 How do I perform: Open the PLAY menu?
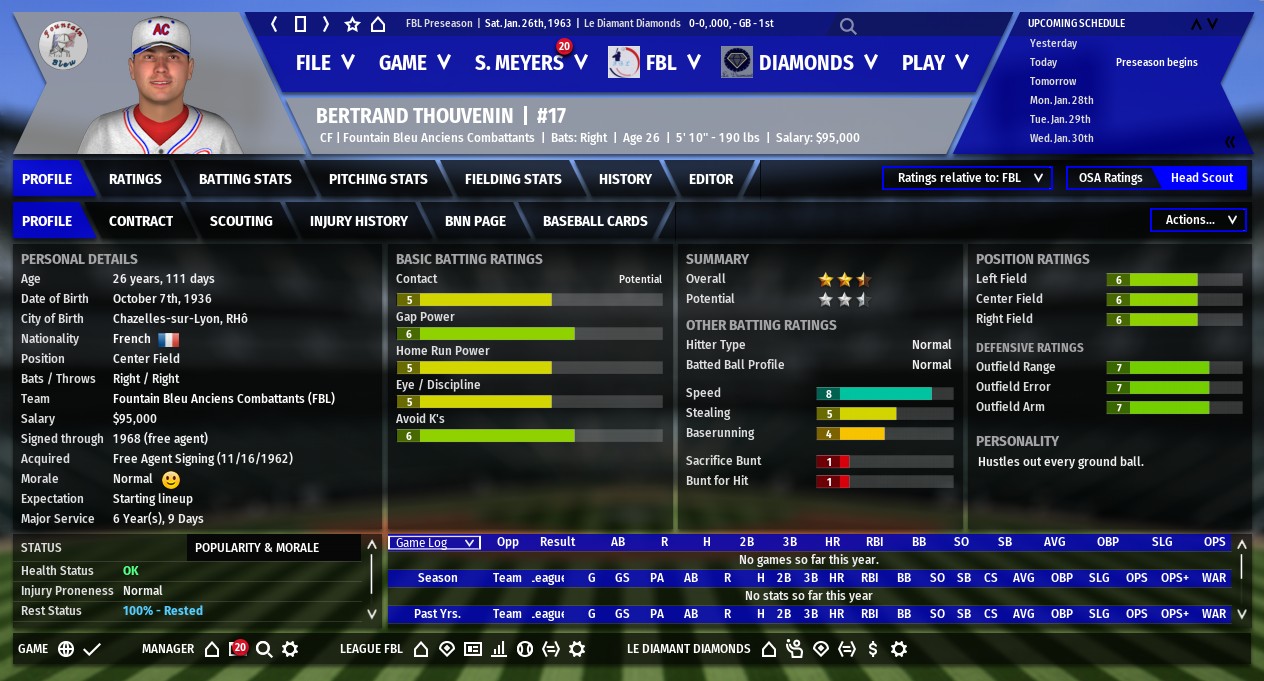pos(935,63)
